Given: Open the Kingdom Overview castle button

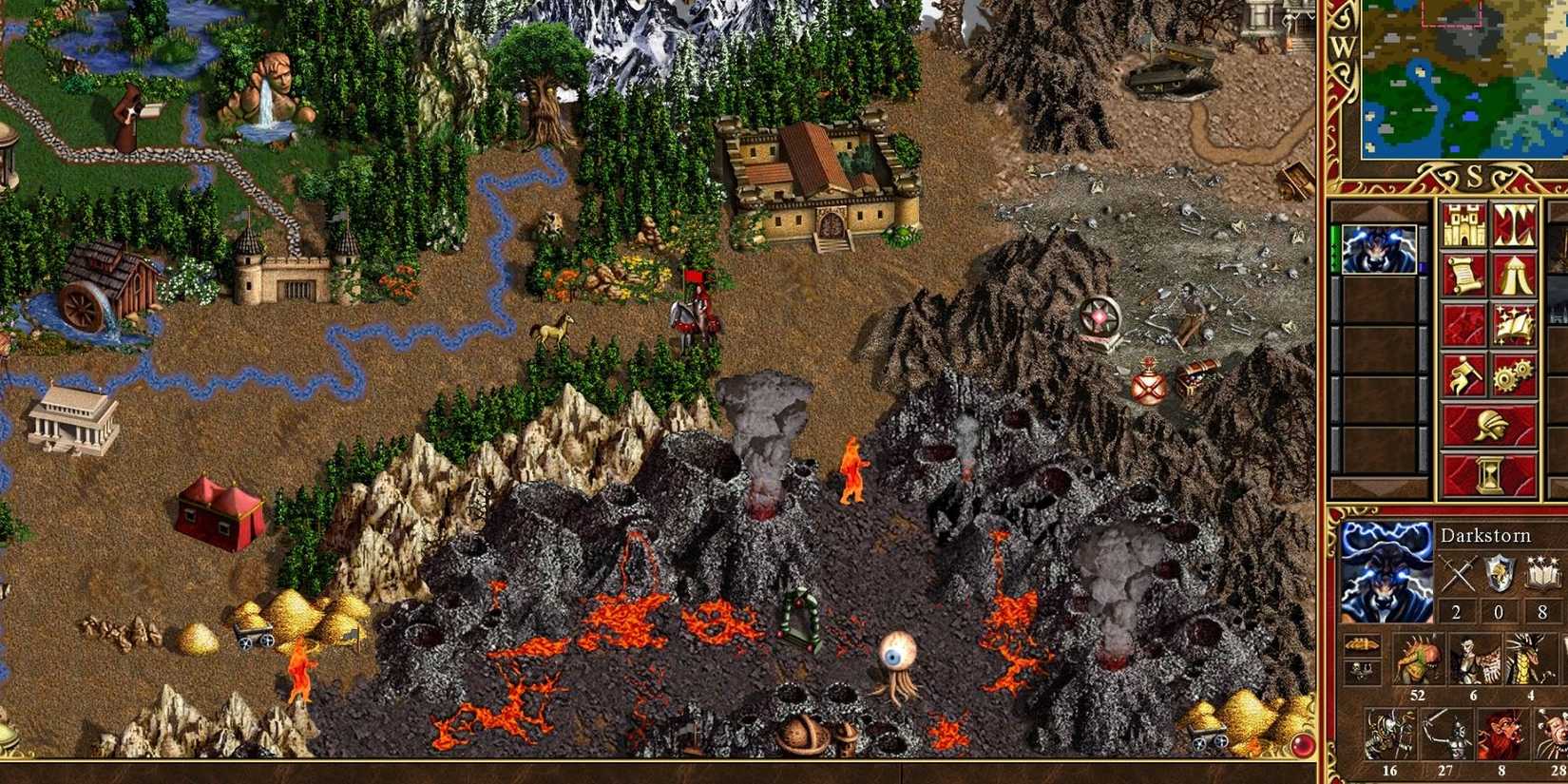Looking at the screenshot, I should [x=1463, y=224].
